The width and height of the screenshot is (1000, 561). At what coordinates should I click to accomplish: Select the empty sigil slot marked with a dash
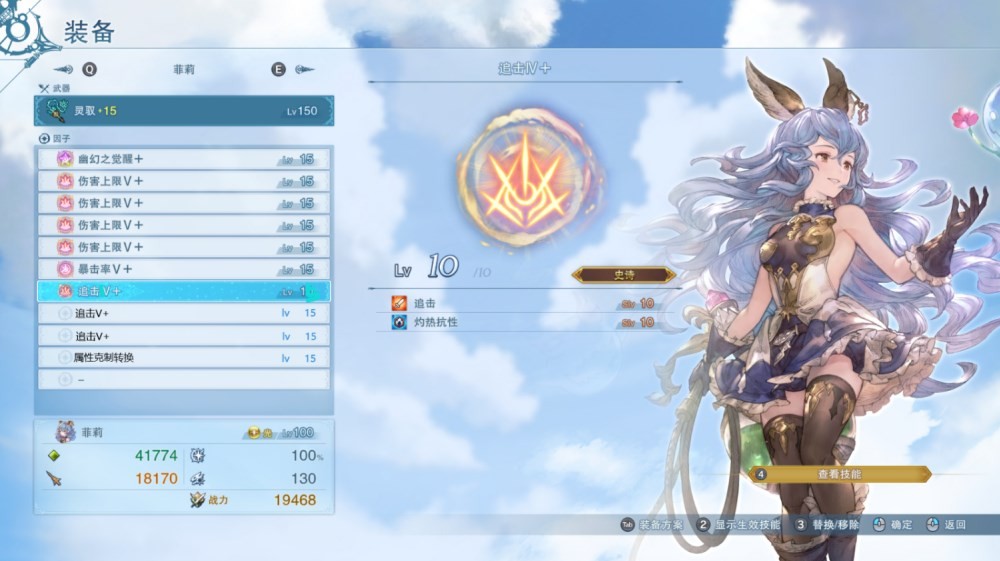(x=185, y=380)
